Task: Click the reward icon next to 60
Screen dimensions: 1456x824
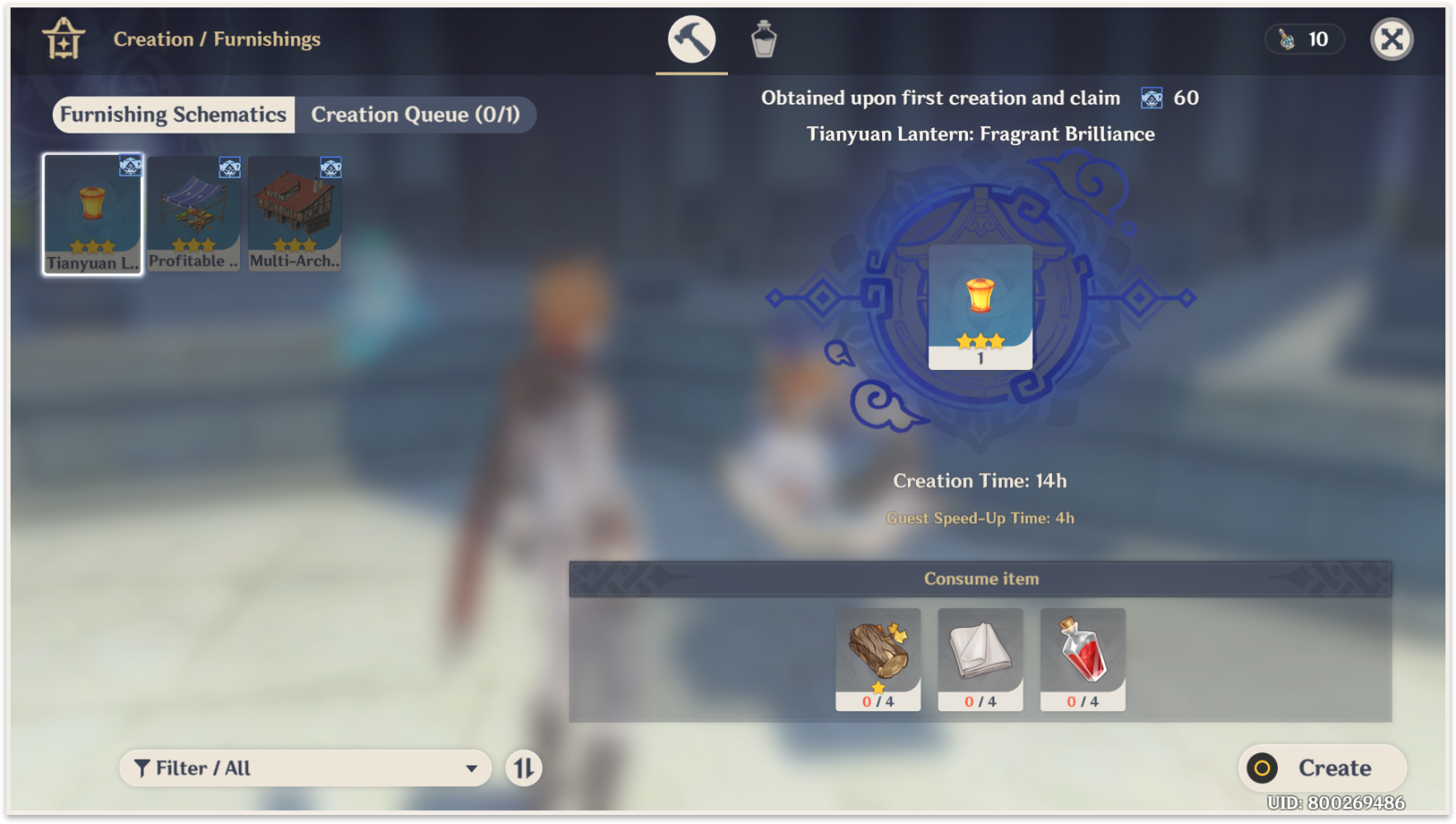Action: click(1151, 98)
